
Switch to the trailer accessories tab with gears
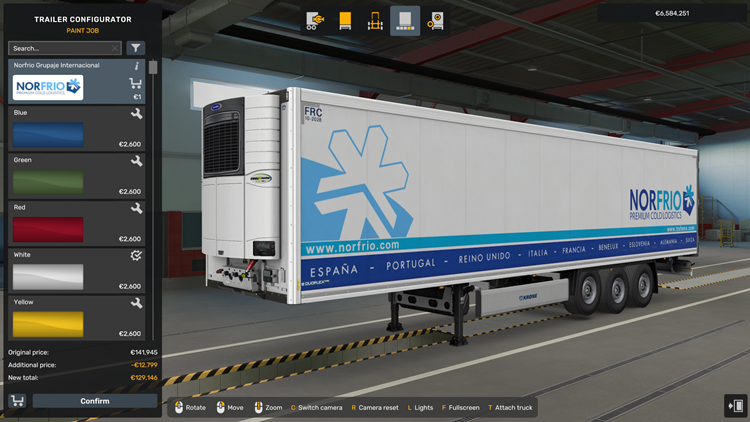pyautogui.click(x=435, y=20)
